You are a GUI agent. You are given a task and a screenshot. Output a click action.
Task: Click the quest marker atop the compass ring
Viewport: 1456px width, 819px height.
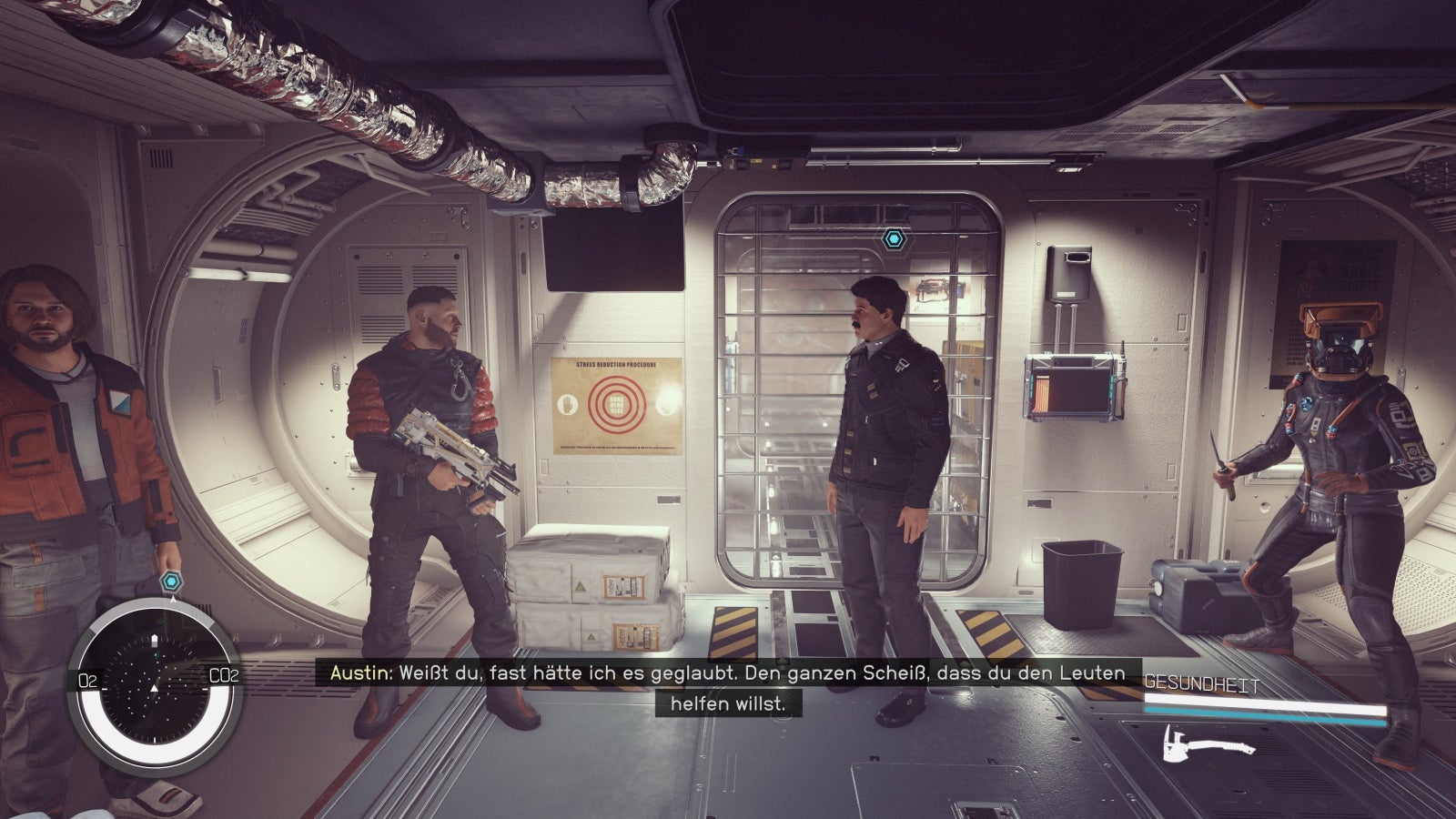click(x=172, y=581)
